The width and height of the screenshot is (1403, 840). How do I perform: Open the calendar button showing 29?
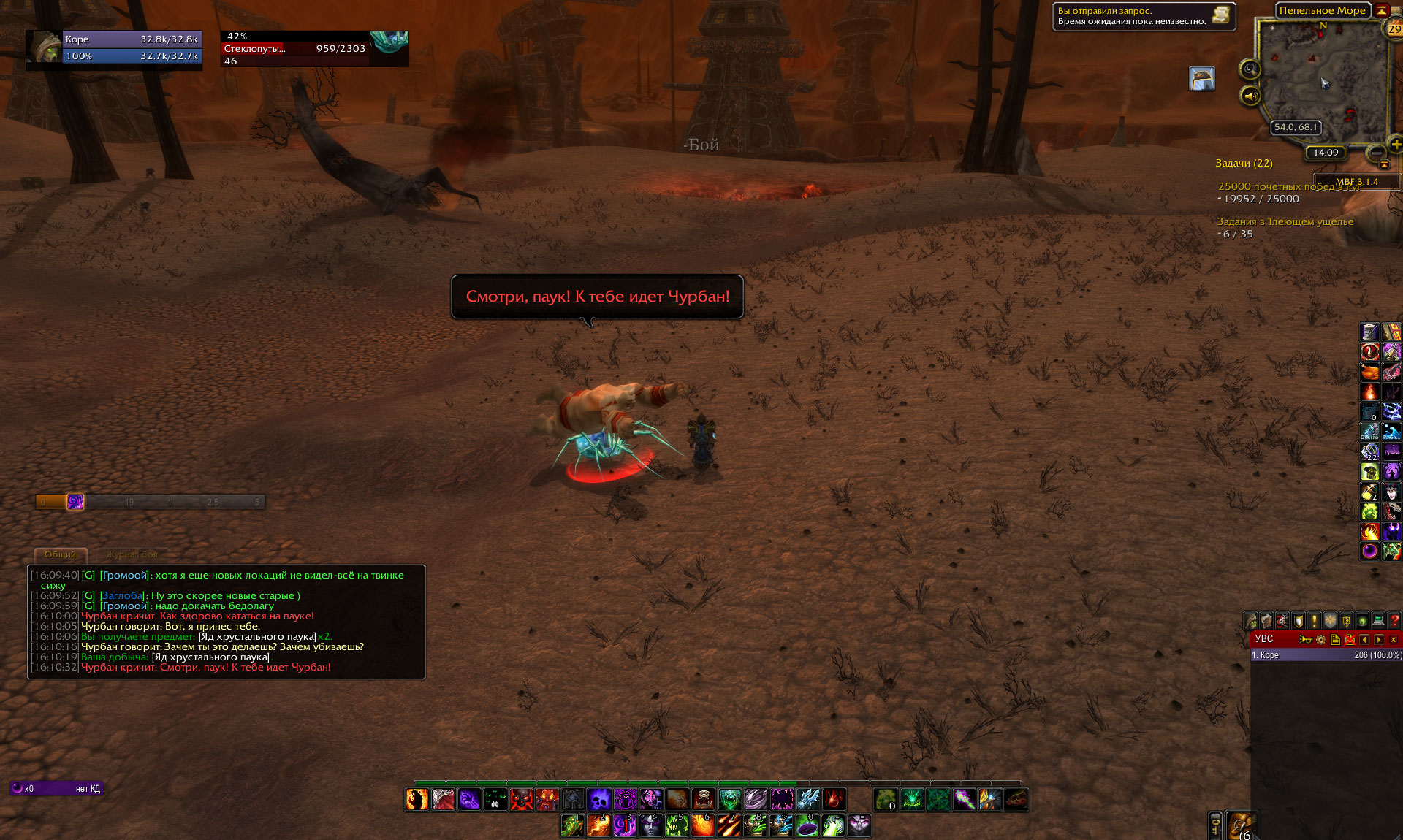(x=1394, y=29)
